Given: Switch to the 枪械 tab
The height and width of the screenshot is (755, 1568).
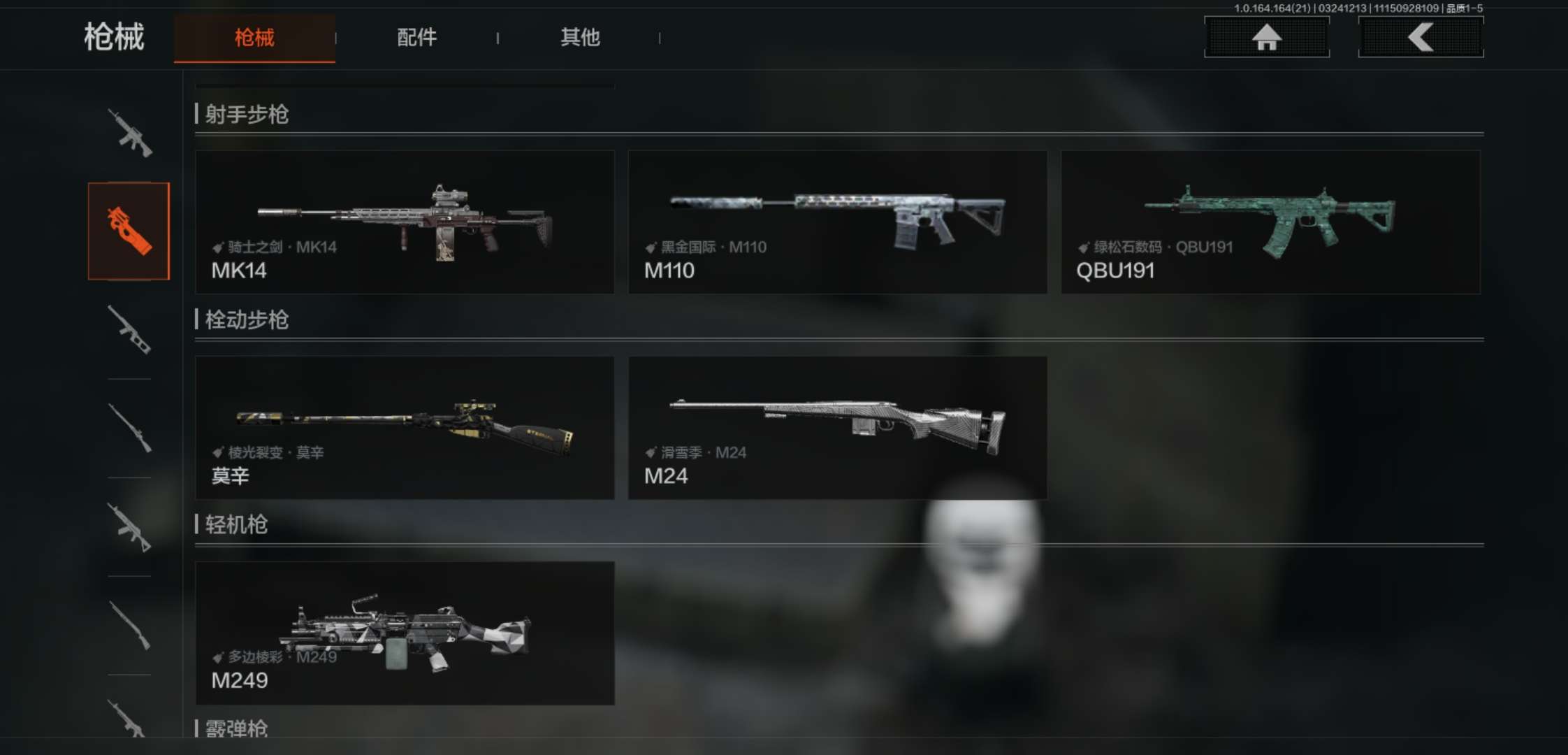Looking at the screenshot, I should pos(254,38).
